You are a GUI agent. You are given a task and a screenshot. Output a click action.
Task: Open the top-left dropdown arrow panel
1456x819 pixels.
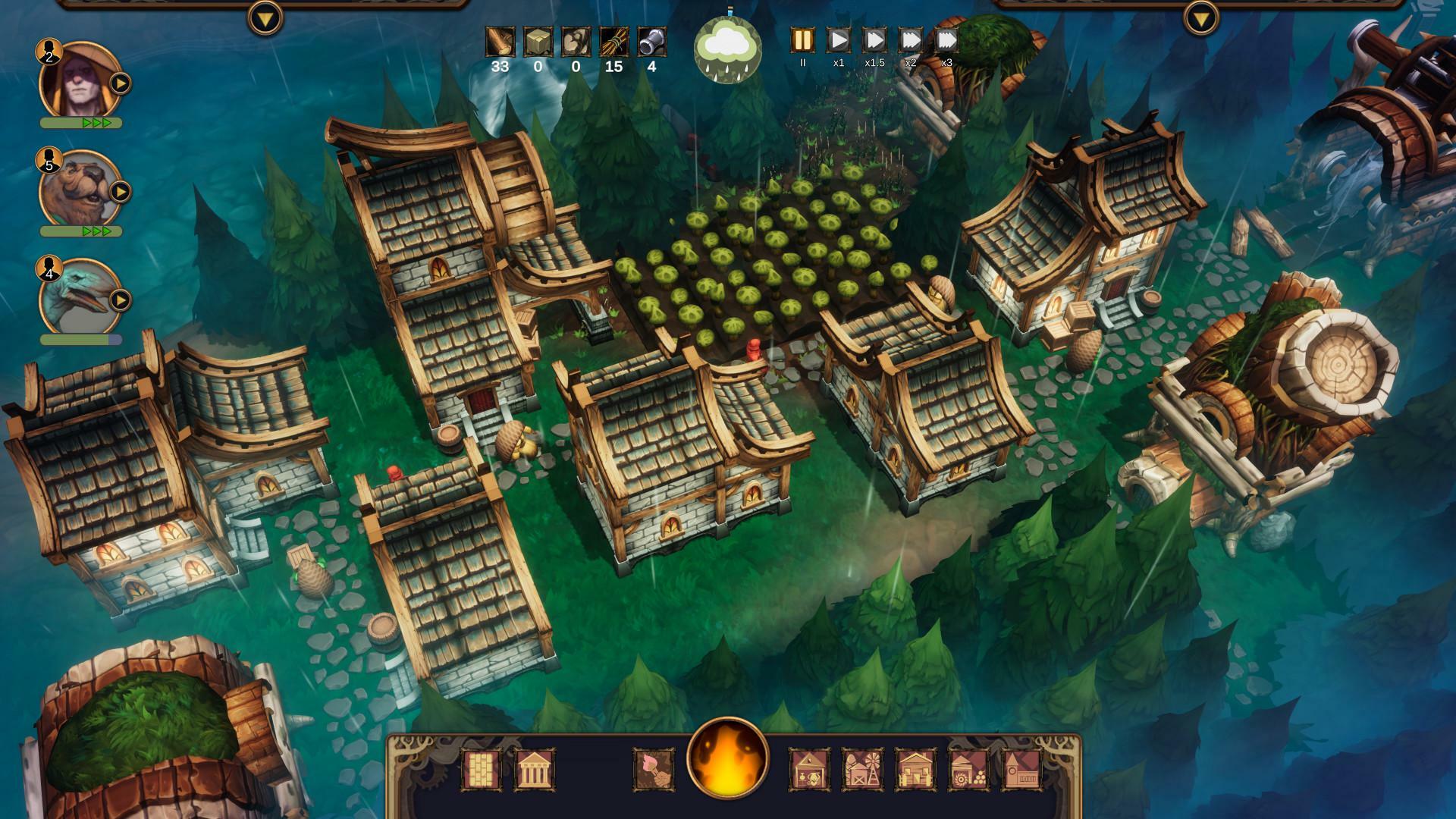click(x=265, y=17)
